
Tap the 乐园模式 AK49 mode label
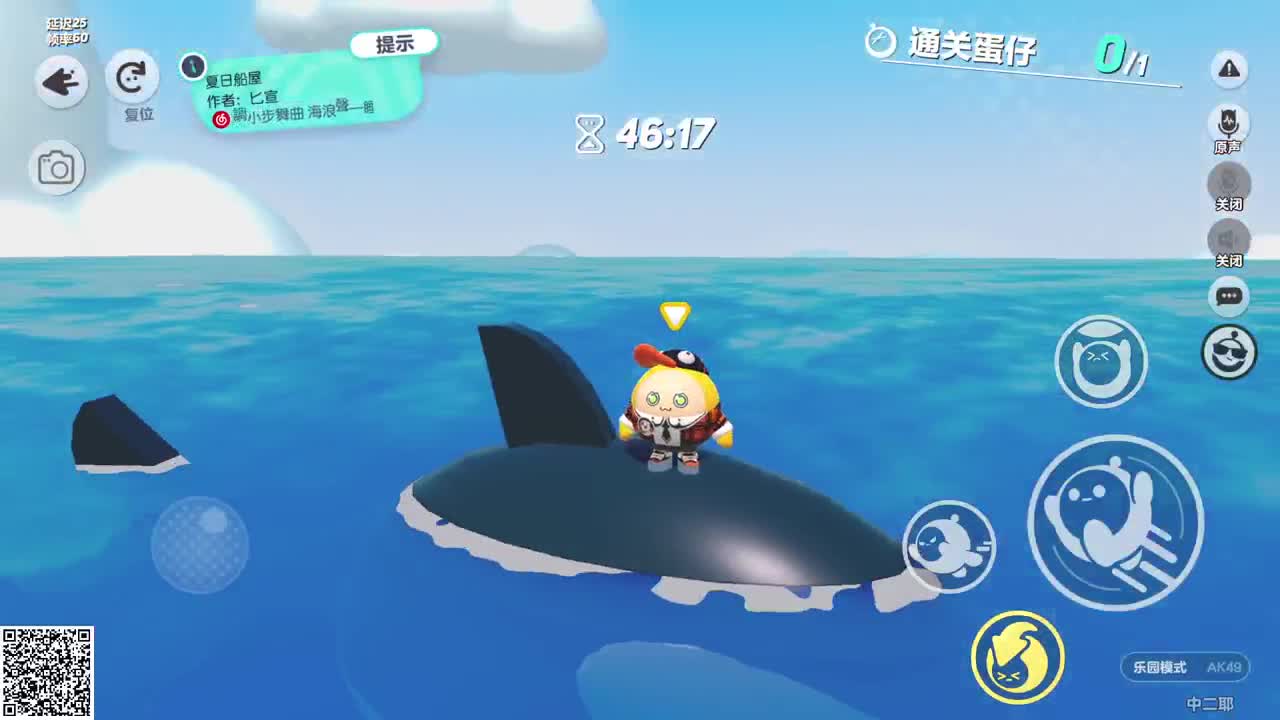[x=1183, y=668]
